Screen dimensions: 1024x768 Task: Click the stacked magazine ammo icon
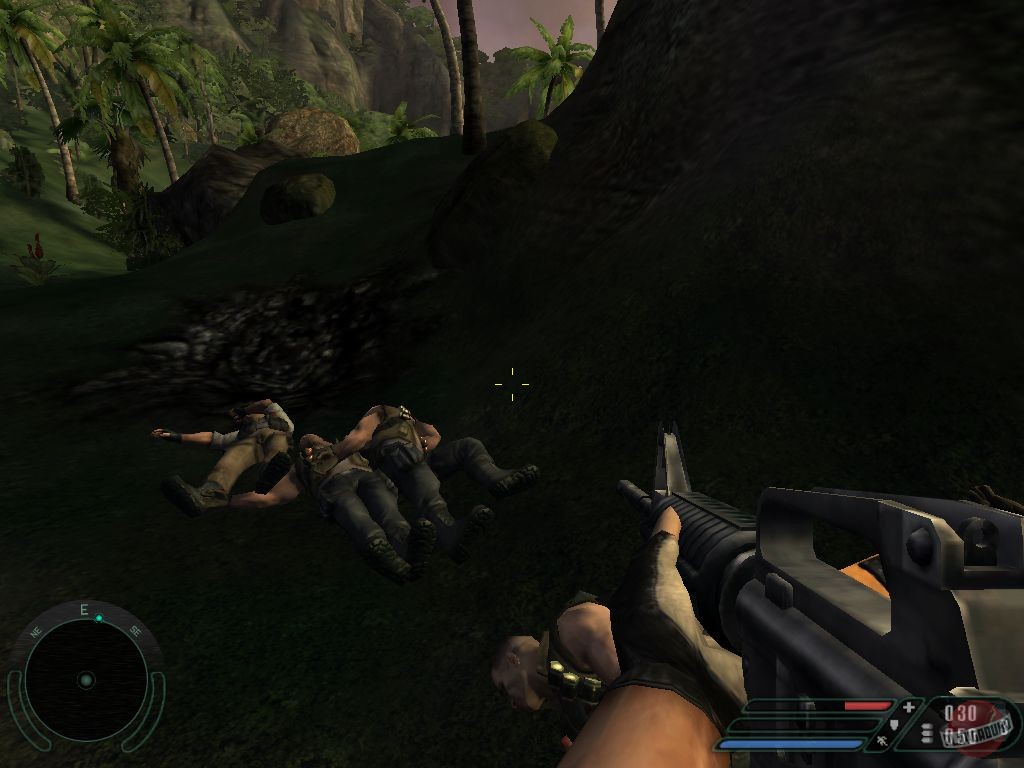click(x=927, y=733)
